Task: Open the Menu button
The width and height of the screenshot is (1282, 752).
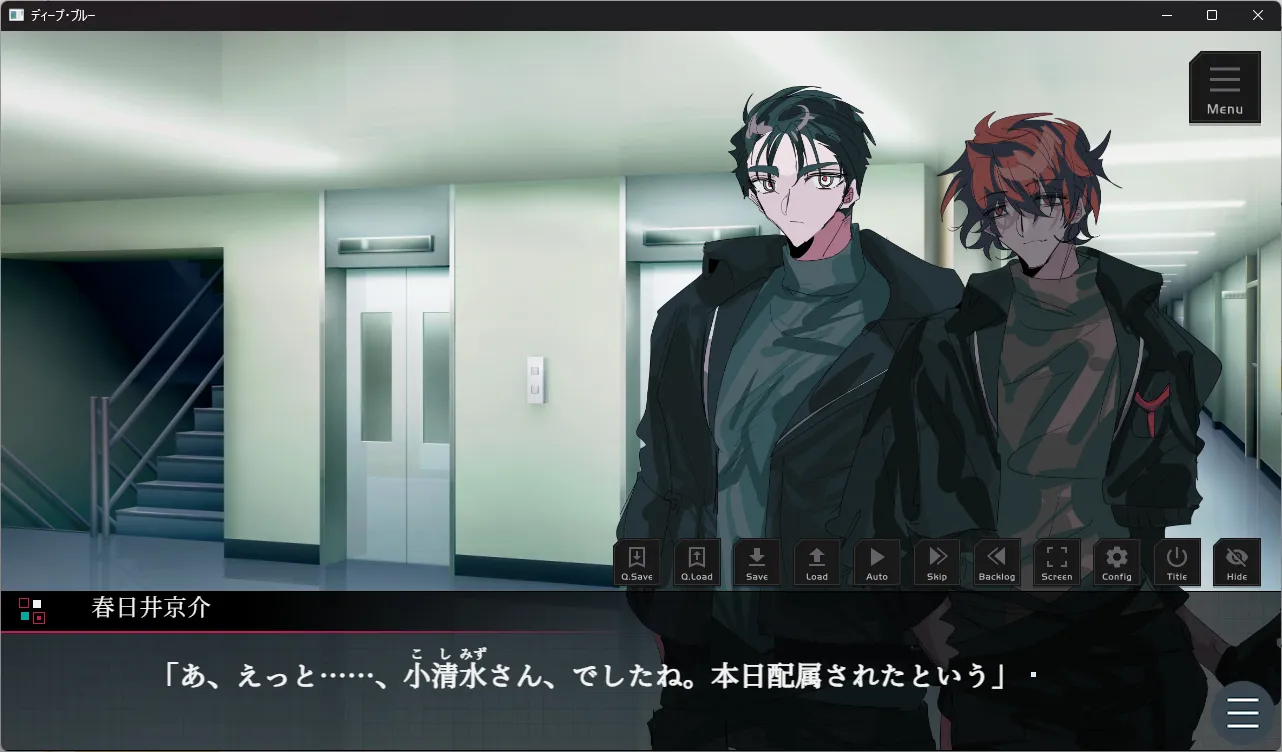Action: point(1224,88)
